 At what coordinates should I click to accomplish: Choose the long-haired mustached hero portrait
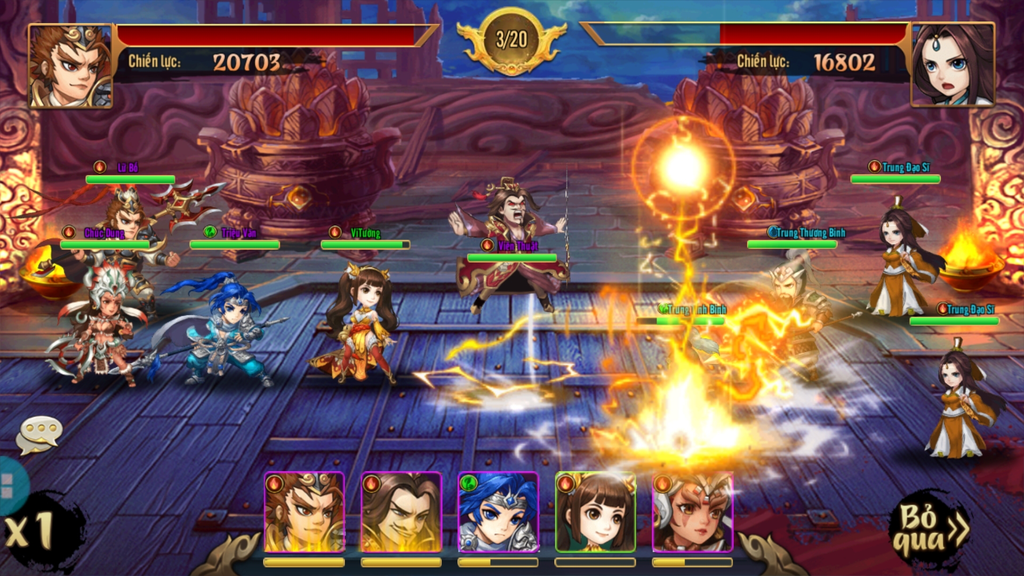[401, 512]
